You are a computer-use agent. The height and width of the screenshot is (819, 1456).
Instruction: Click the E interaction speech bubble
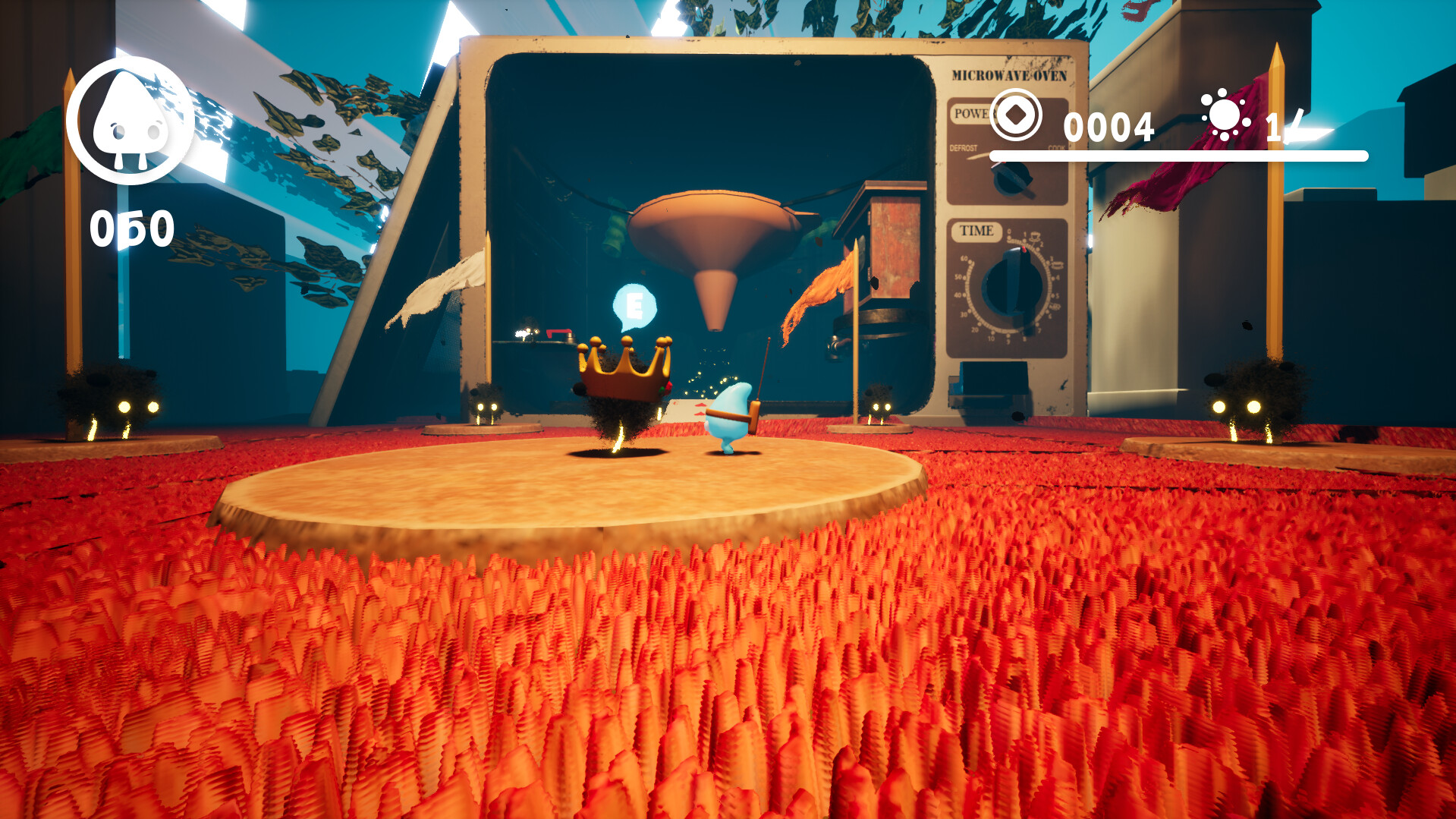tap(634, 306)
